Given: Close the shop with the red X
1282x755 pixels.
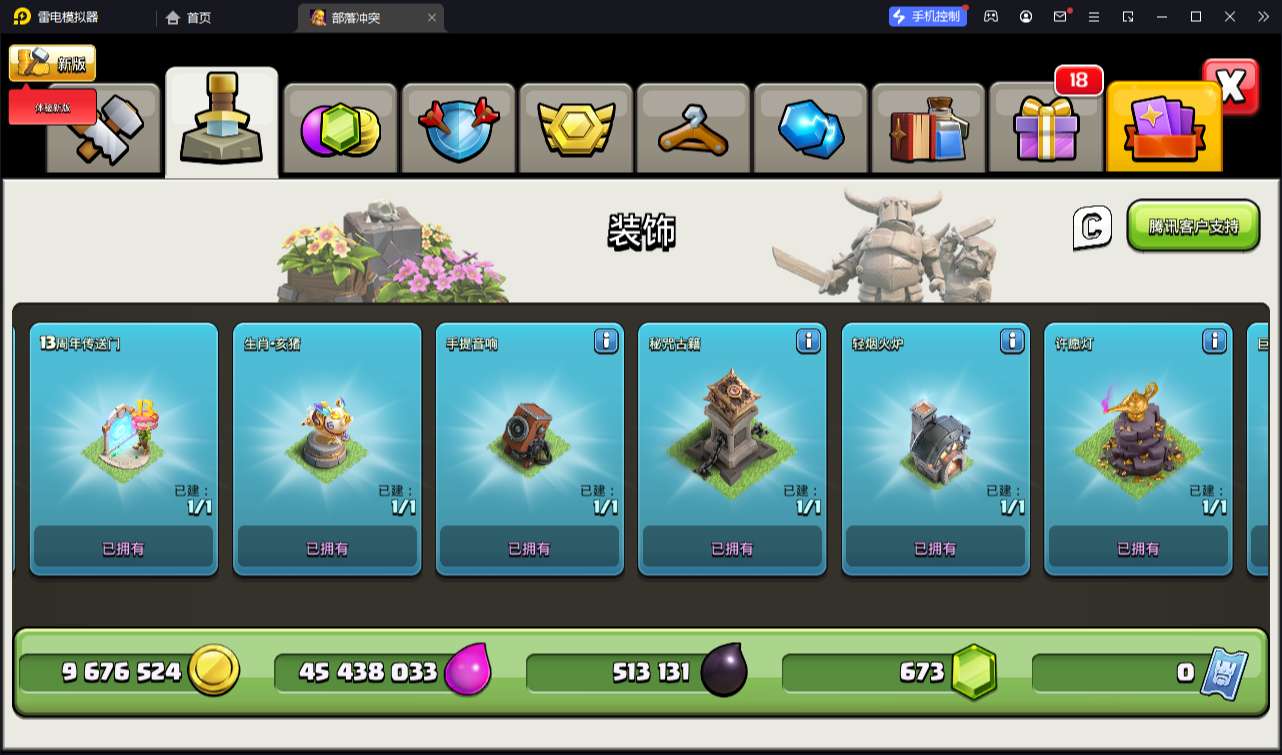Looking at the screenshot, I should coord(1231,87).
